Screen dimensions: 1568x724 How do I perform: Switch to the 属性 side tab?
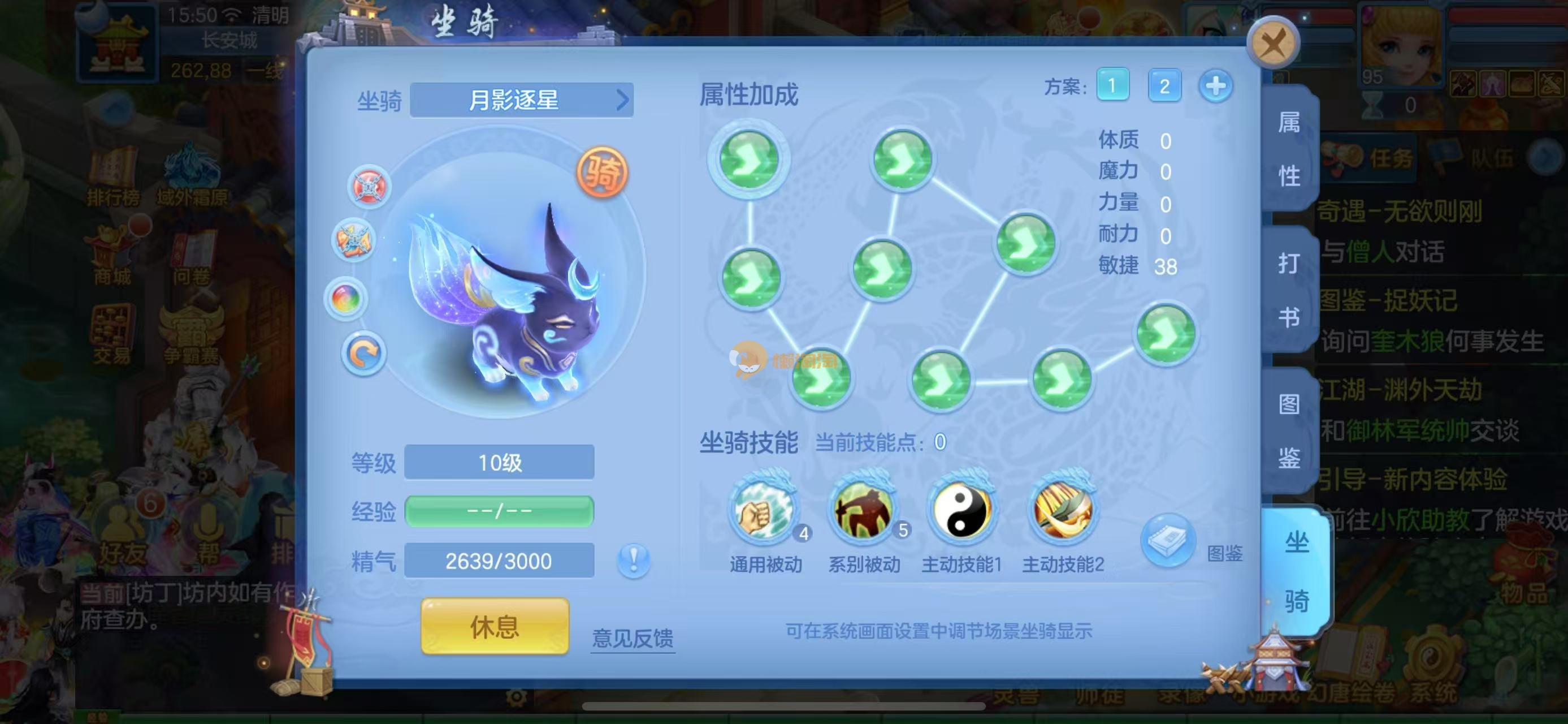pos(1289,149)
